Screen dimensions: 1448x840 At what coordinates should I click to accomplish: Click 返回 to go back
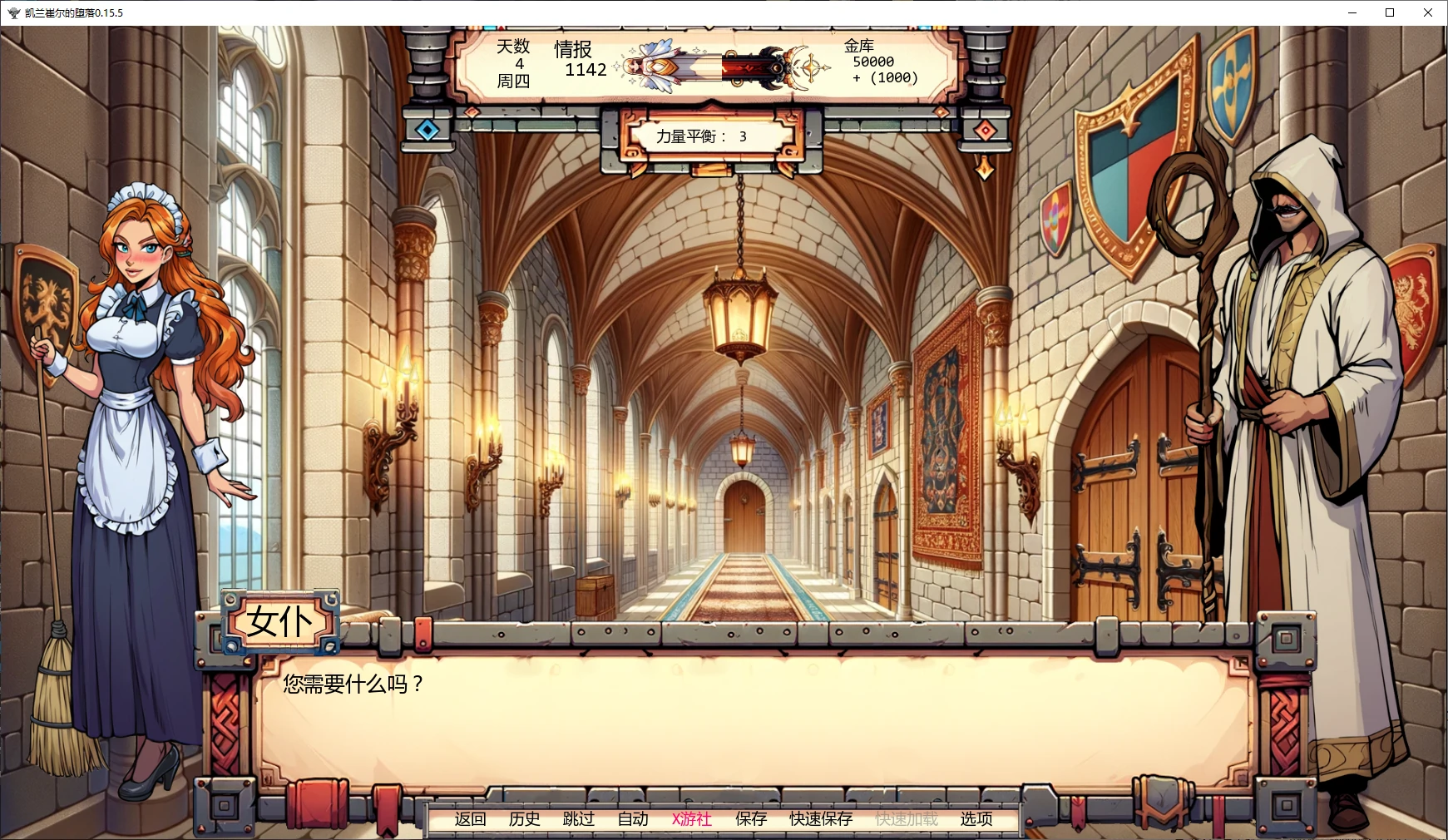[470, 819]
